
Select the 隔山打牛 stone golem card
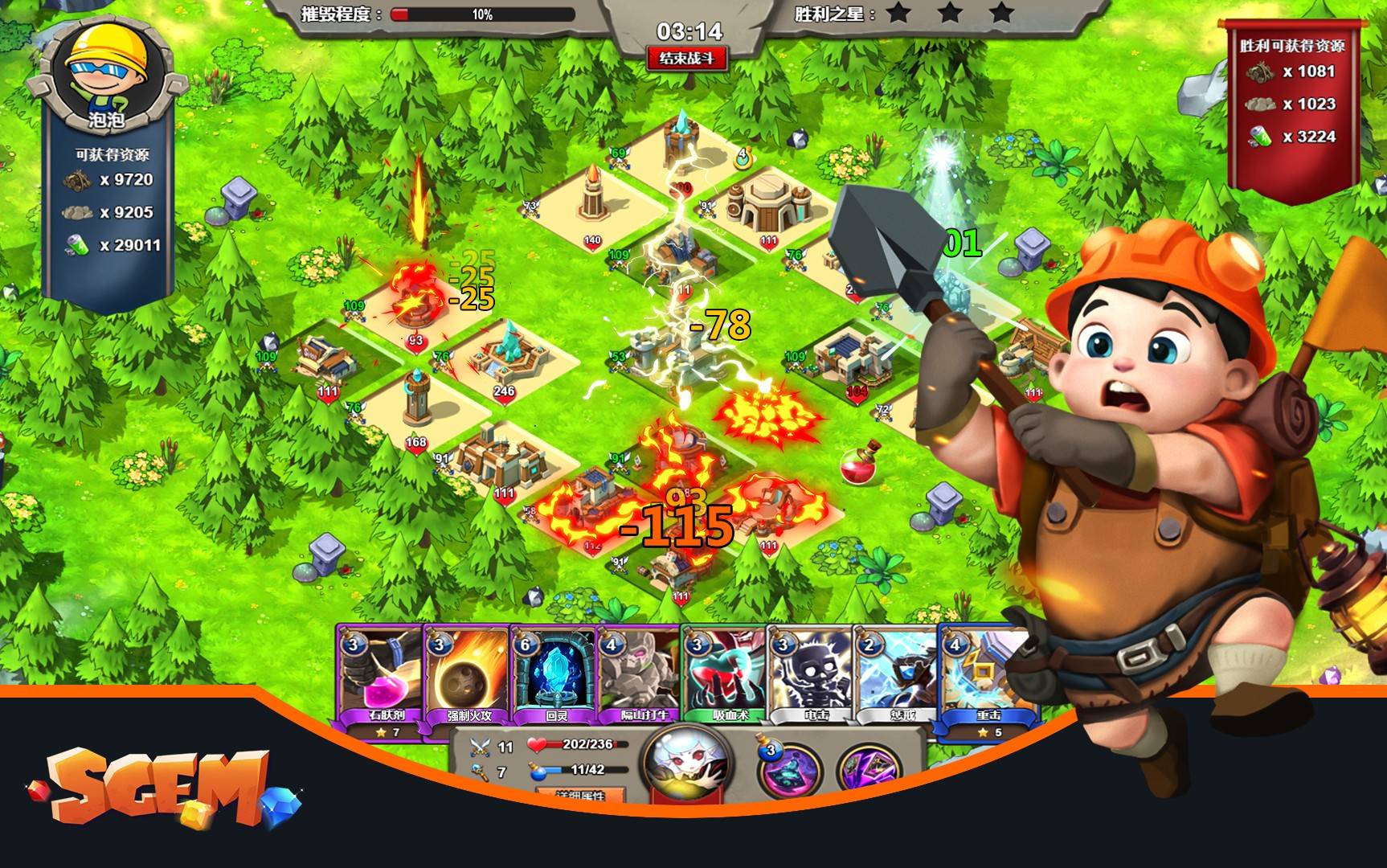click(x=640, y=674)
